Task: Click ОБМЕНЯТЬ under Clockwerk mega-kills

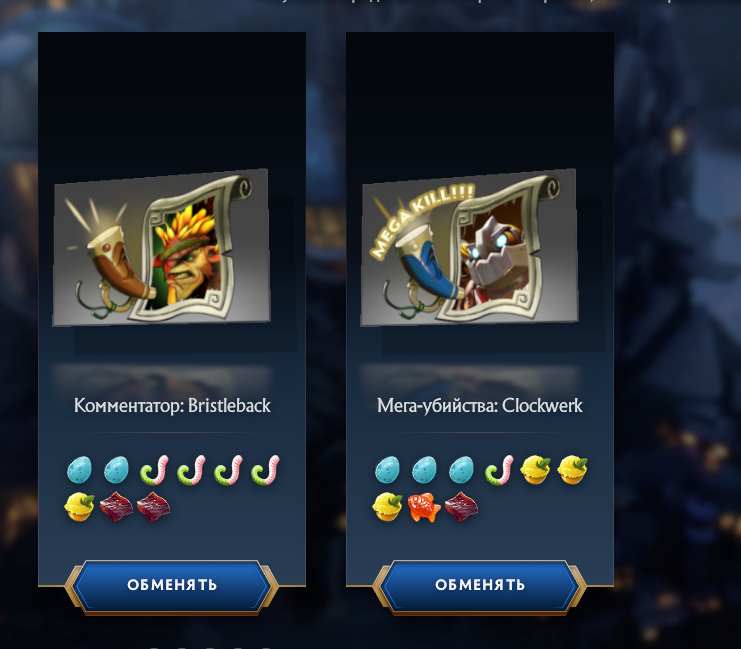Action: [480, 585]
